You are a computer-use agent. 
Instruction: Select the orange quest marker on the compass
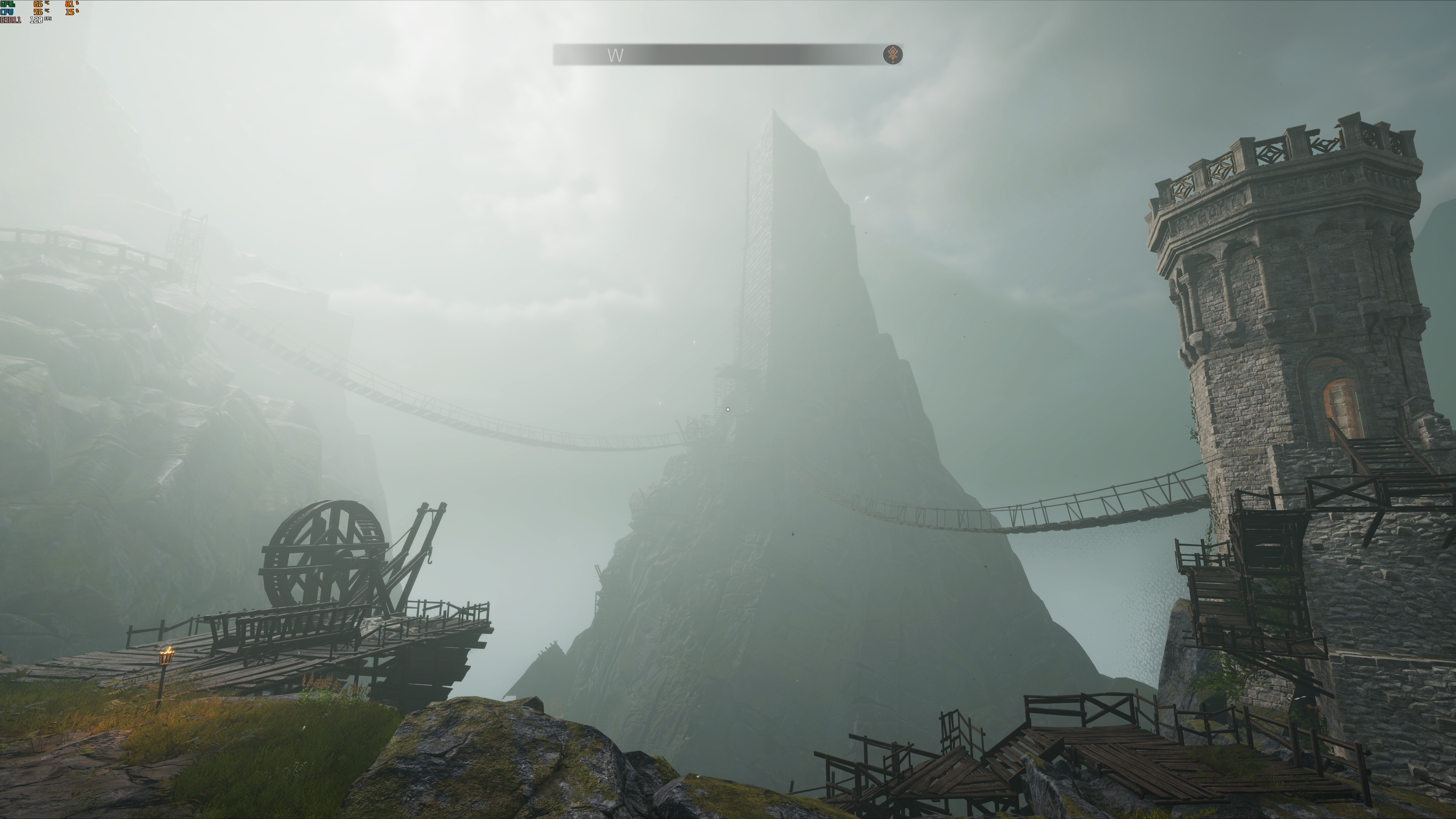click(x=893, y=55)
